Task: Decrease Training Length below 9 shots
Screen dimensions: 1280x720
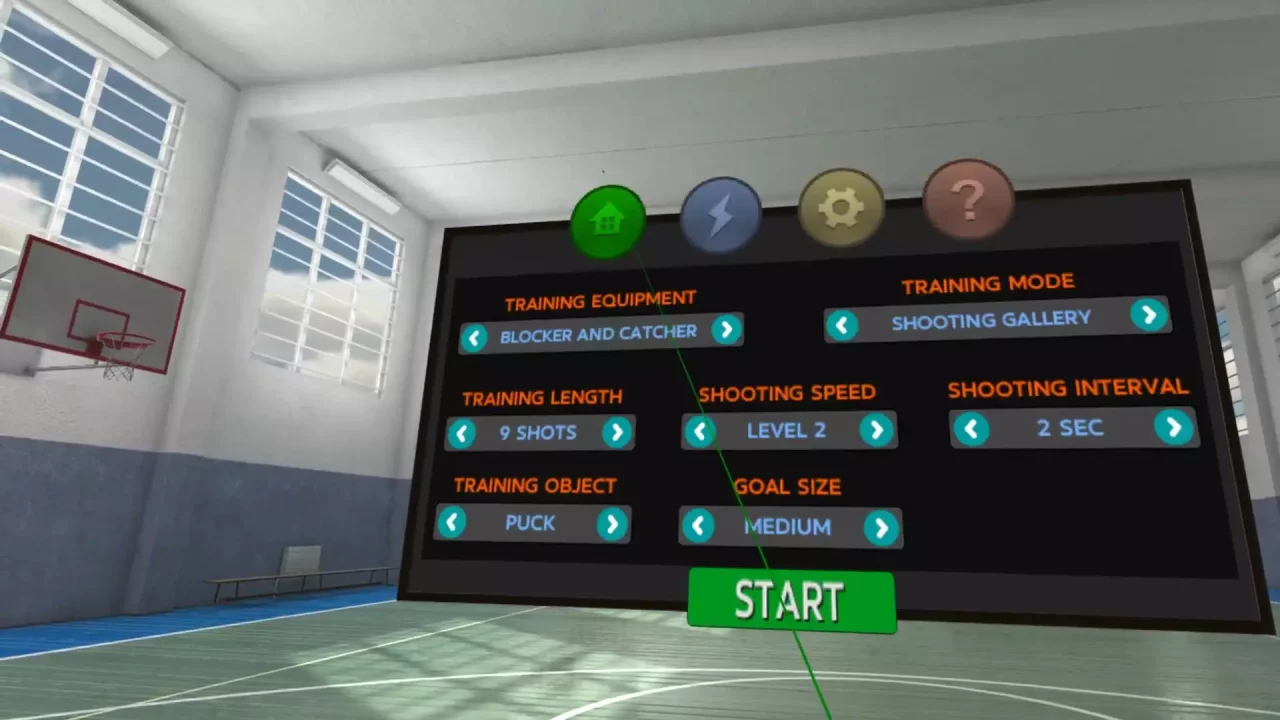Action: click(x=462, y=435)
